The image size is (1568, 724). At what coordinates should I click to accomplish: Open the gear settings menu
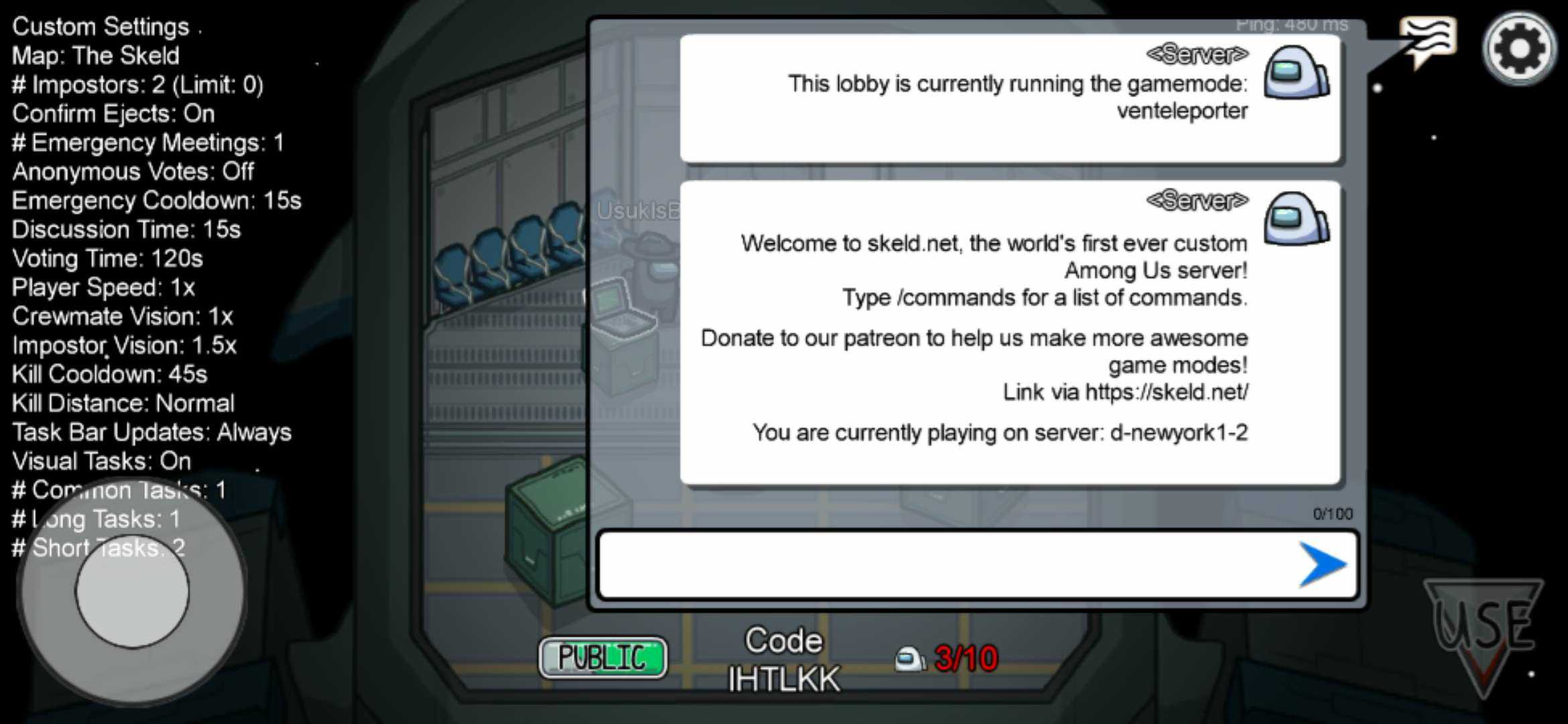click(1518, 49)
